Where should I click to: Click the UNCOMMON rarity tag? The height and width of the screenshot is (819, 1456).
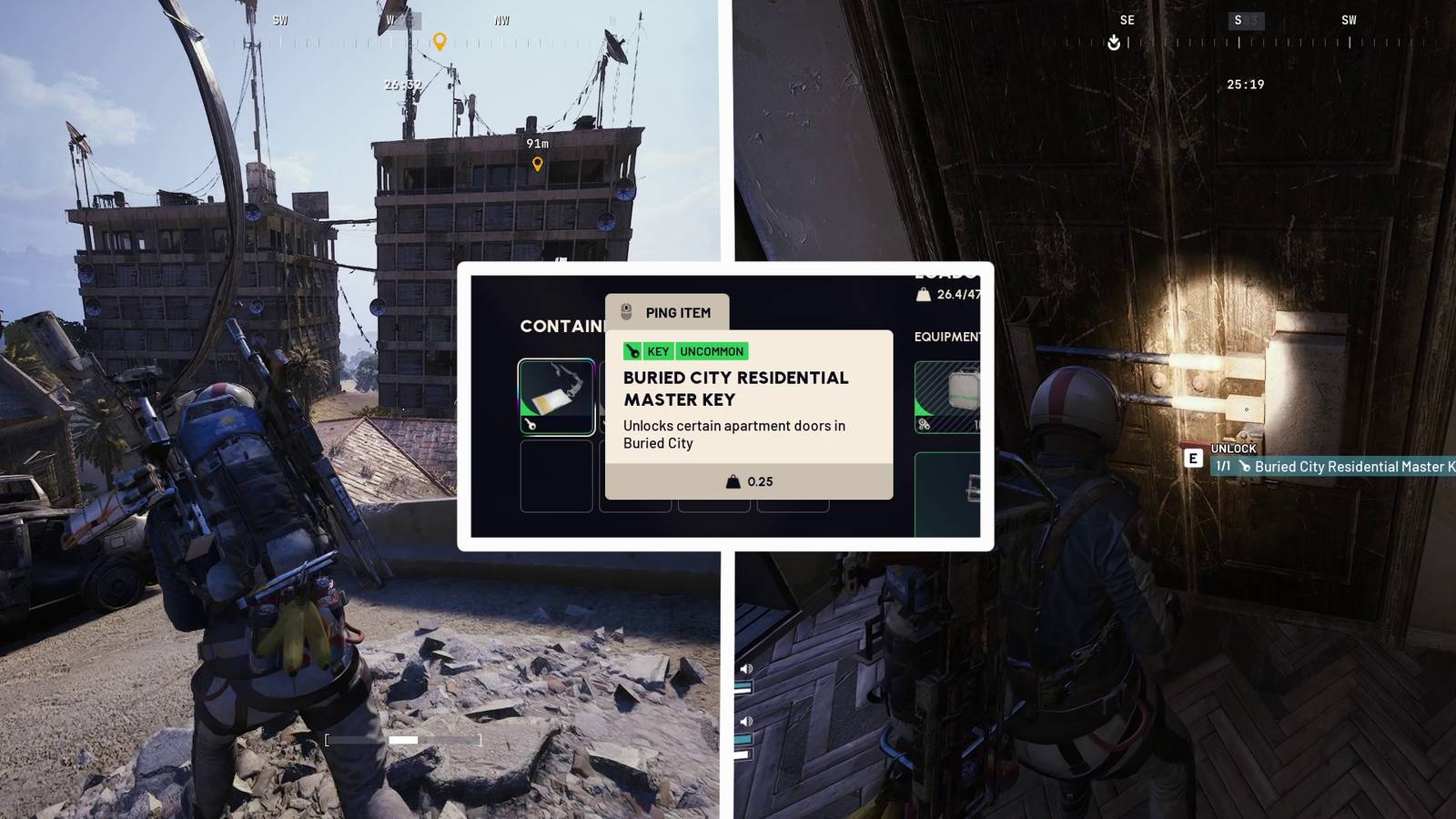point(712,351)
